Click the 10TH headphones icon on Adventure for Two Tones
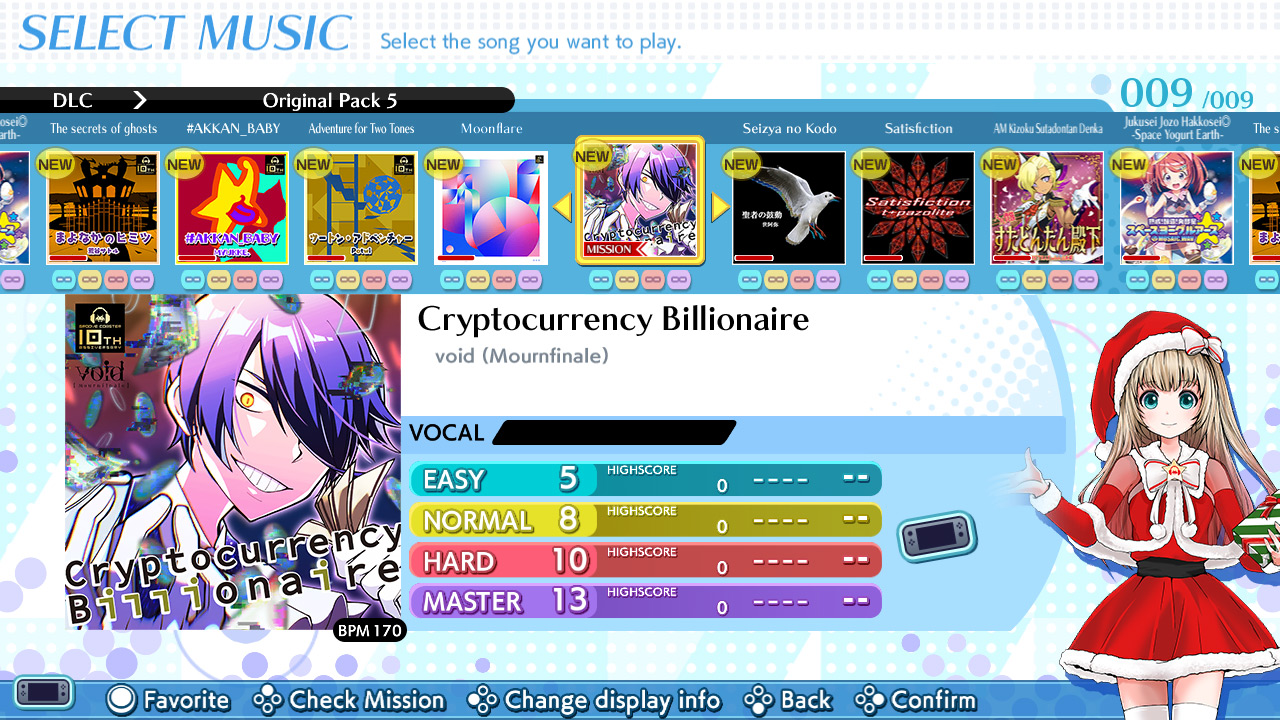The width and height of the screenshot is (1280, 720). [x=403, y=164]
